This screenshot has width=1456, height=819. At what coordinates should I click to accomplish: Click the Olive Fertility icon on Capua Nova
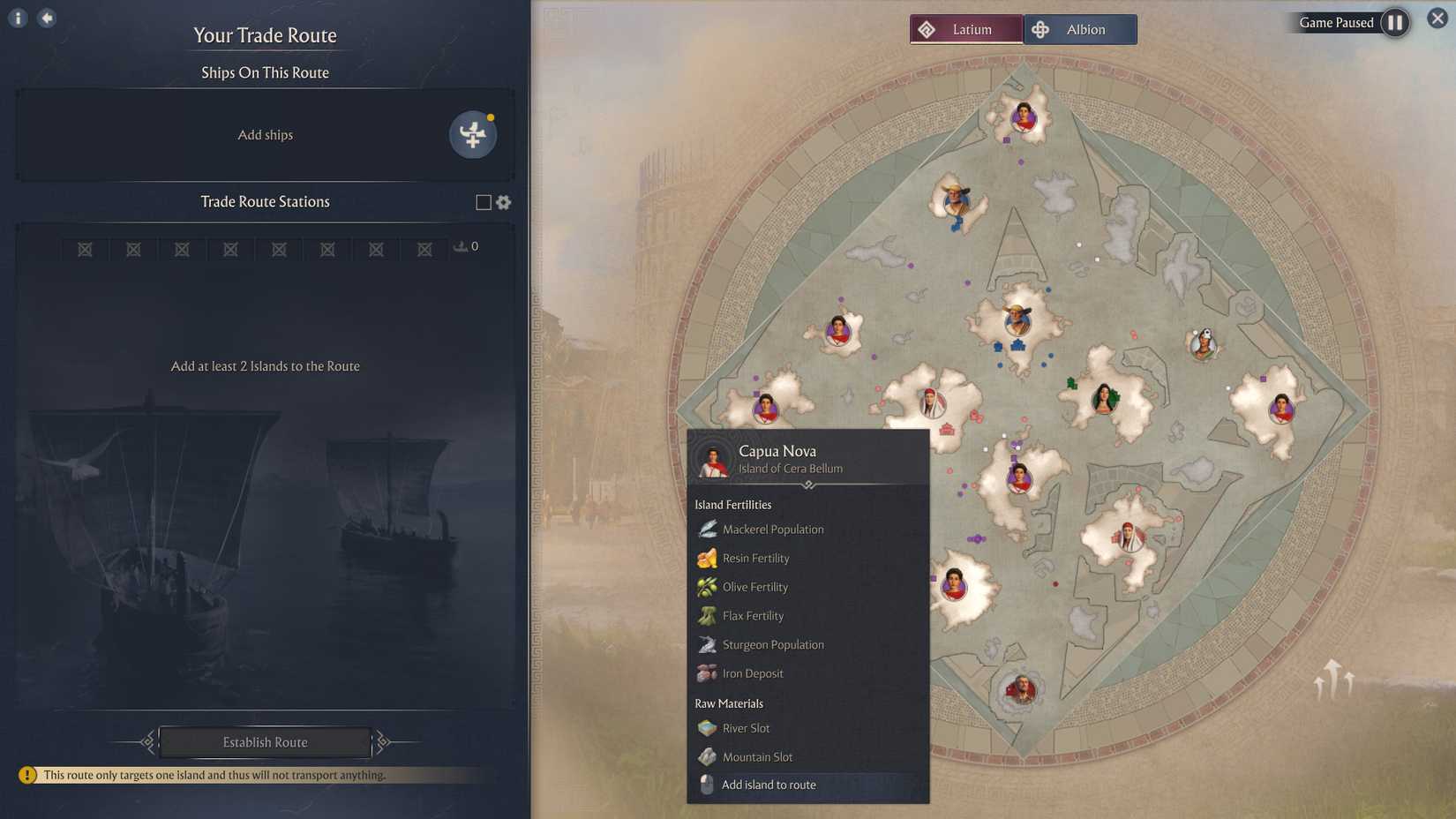pos(707,586)
